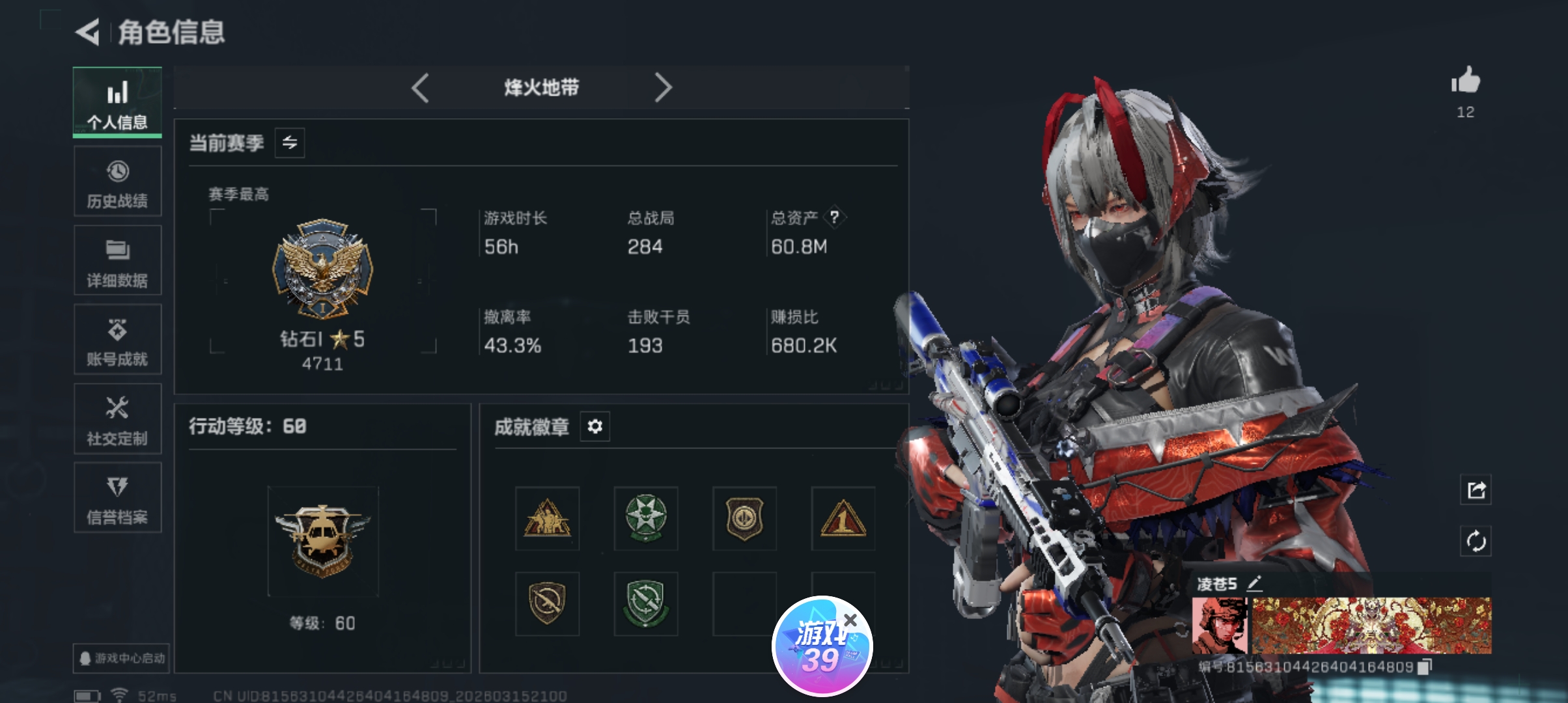
Task: Open 历史战绩 from the sidebar
Action: coord(117,181)
